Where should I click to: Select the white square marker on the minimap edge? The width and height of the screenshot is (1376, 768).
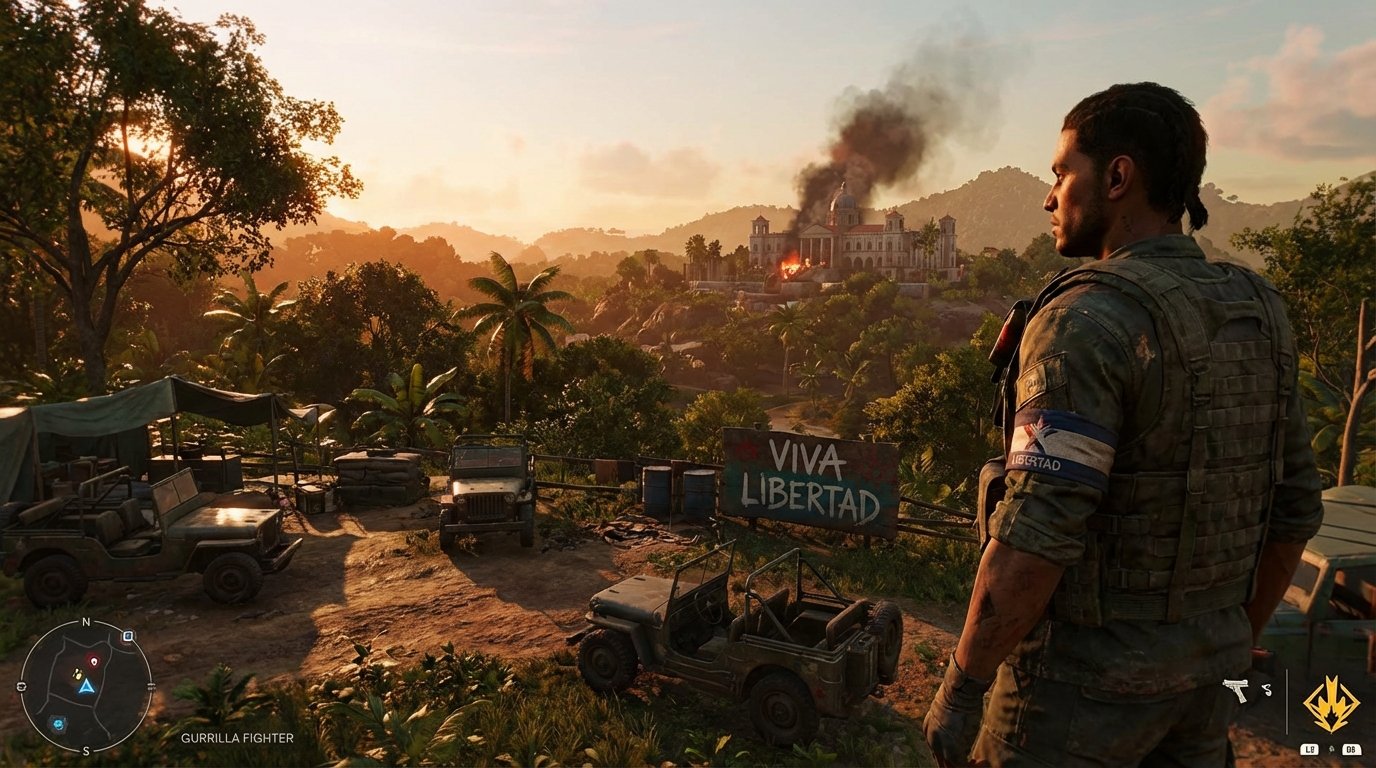pos(127,637)
